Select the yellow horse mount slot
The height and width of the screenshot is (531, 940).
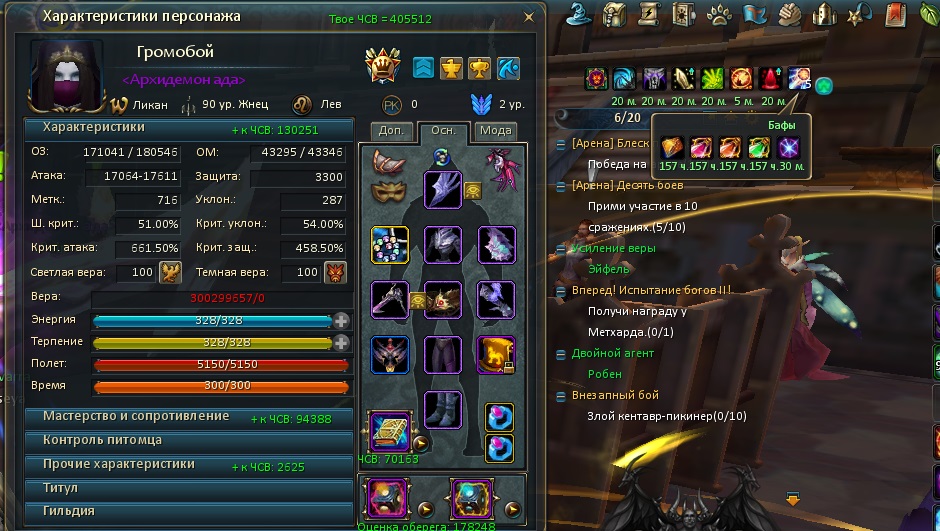[495, 355]
